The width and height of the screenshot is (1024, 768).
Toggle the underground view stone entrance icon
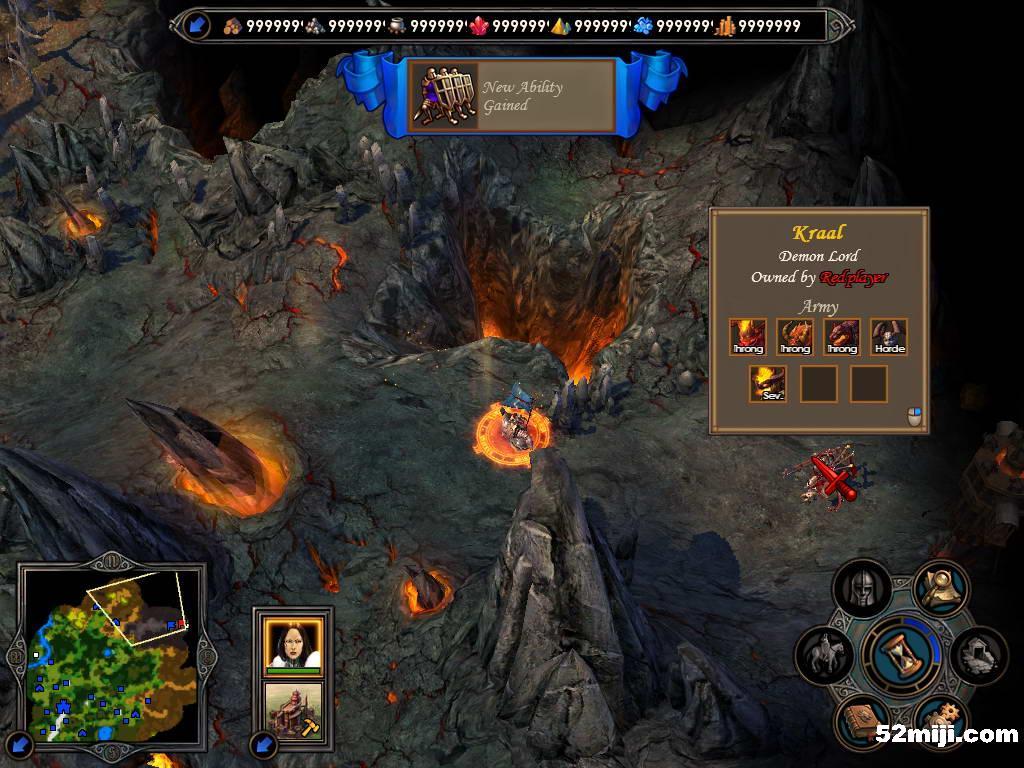coord(978,655)
